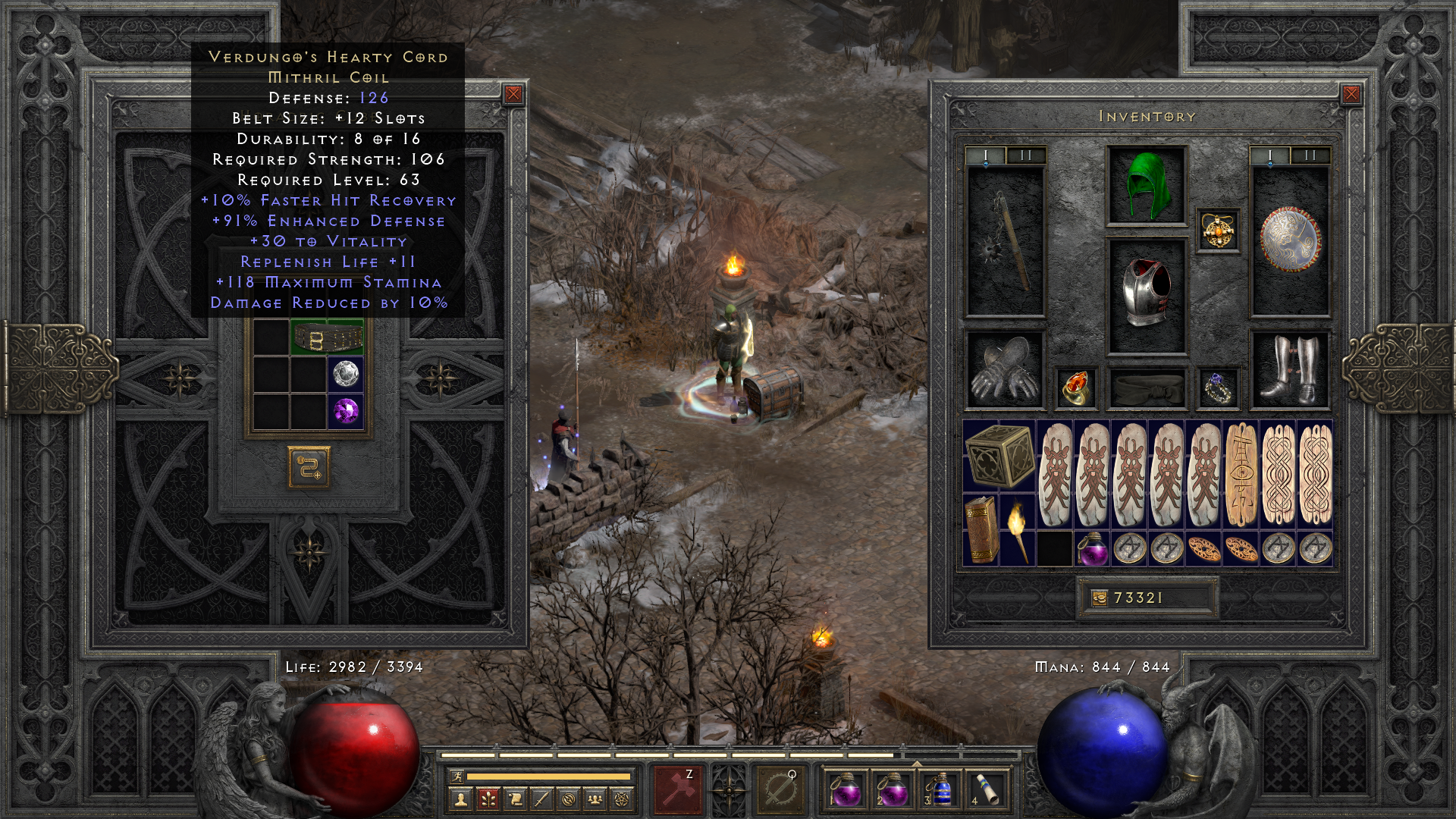Select the equipped amulet
1456x819 pixels.
(1218, 230)
